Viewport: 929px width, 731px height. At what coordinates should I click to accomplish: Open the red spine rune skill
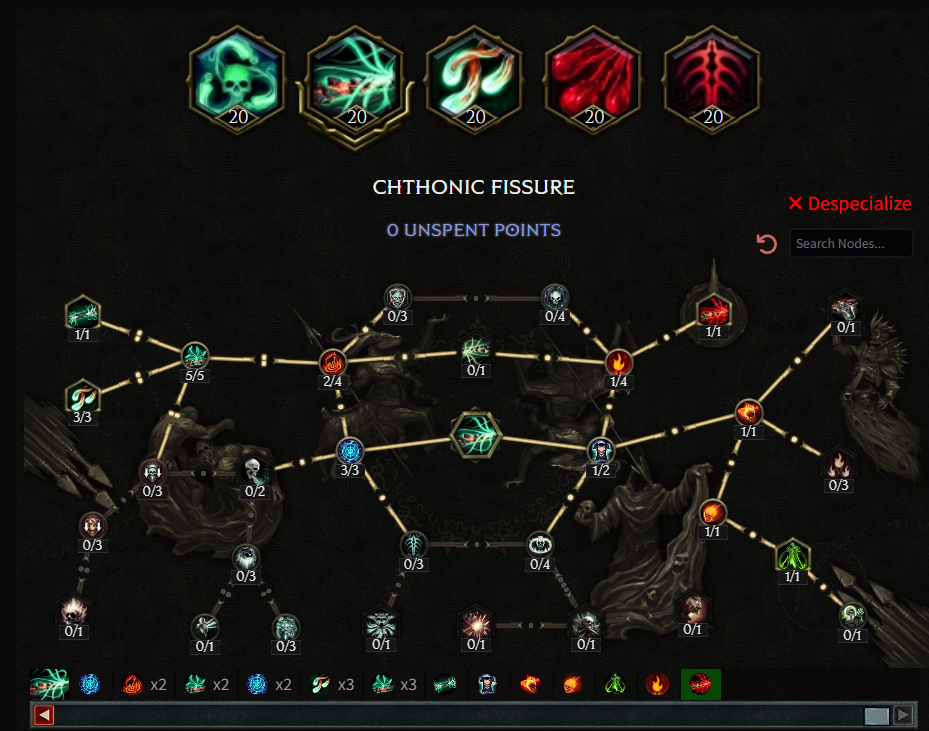pos(712,80)
